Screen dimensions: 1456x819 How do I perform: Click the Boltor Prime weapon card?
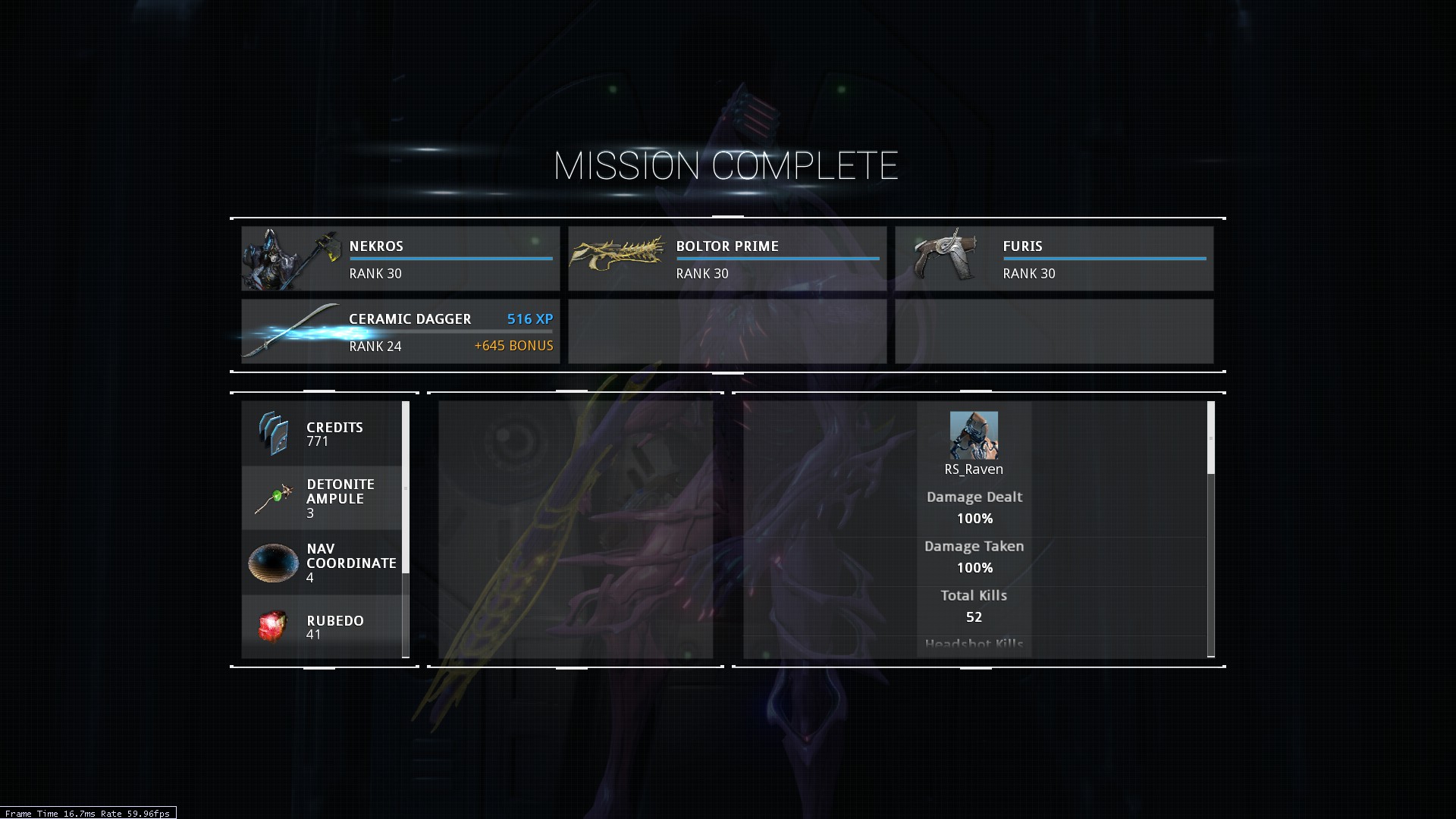click(727, 259)
